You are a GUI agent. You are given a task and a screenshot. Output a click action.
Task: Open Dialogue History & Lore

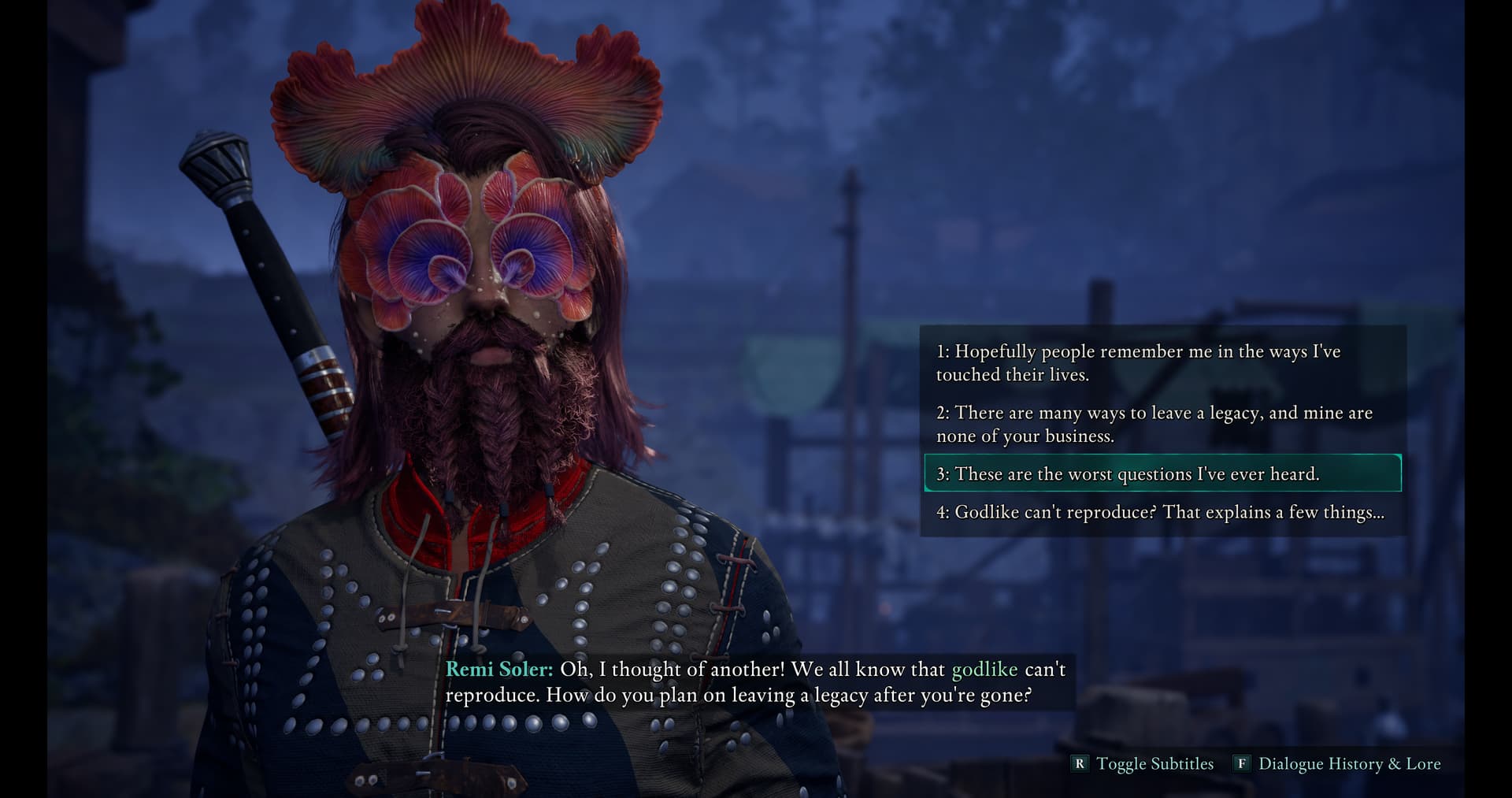1339,763
